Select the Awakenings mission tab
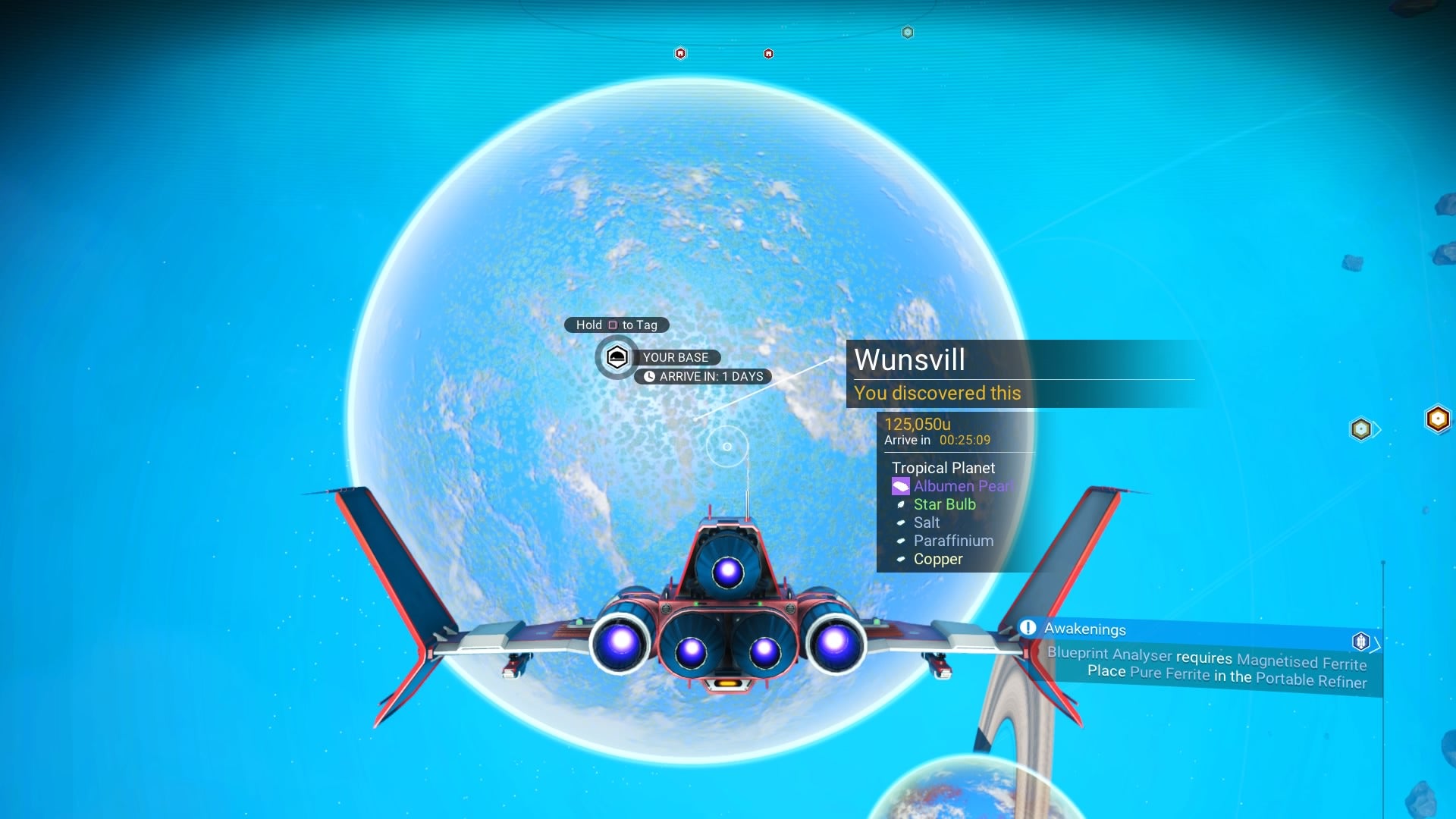The height and width of the screenshot is (819, 1456). [x=1086, y=629]
